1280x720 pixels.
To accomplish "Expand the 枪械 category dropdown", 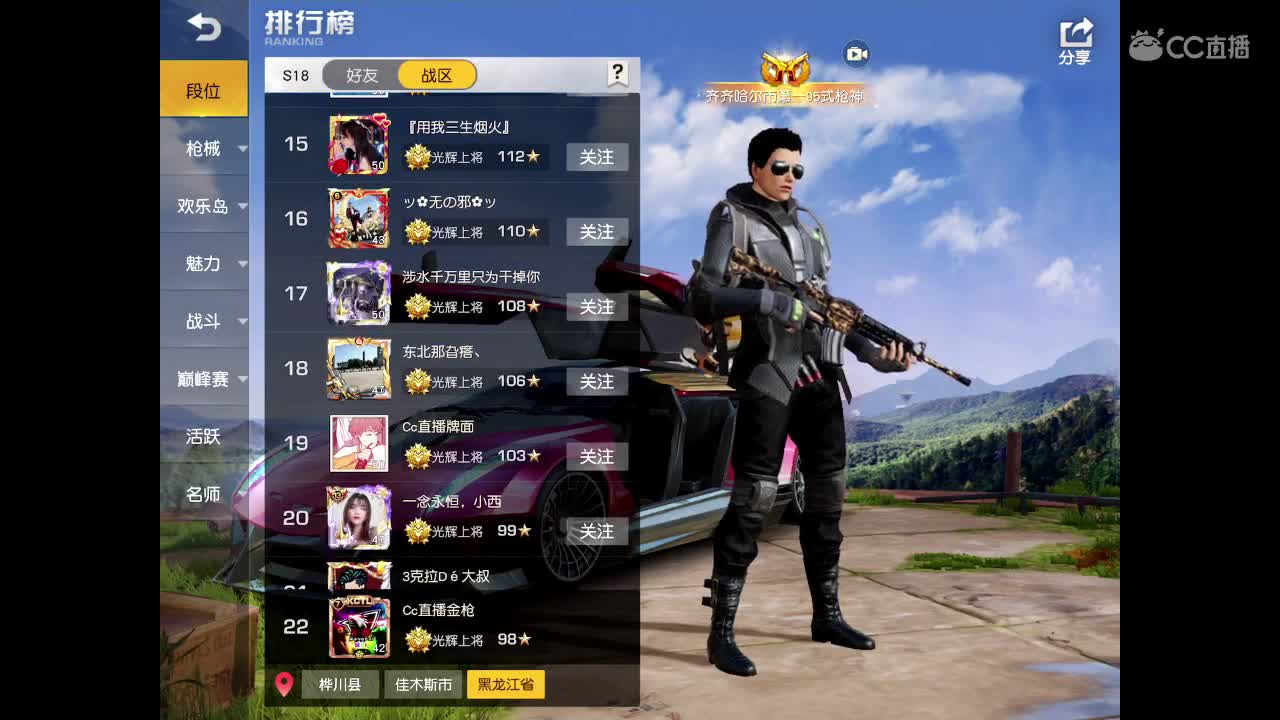I will tap(203, 148).
